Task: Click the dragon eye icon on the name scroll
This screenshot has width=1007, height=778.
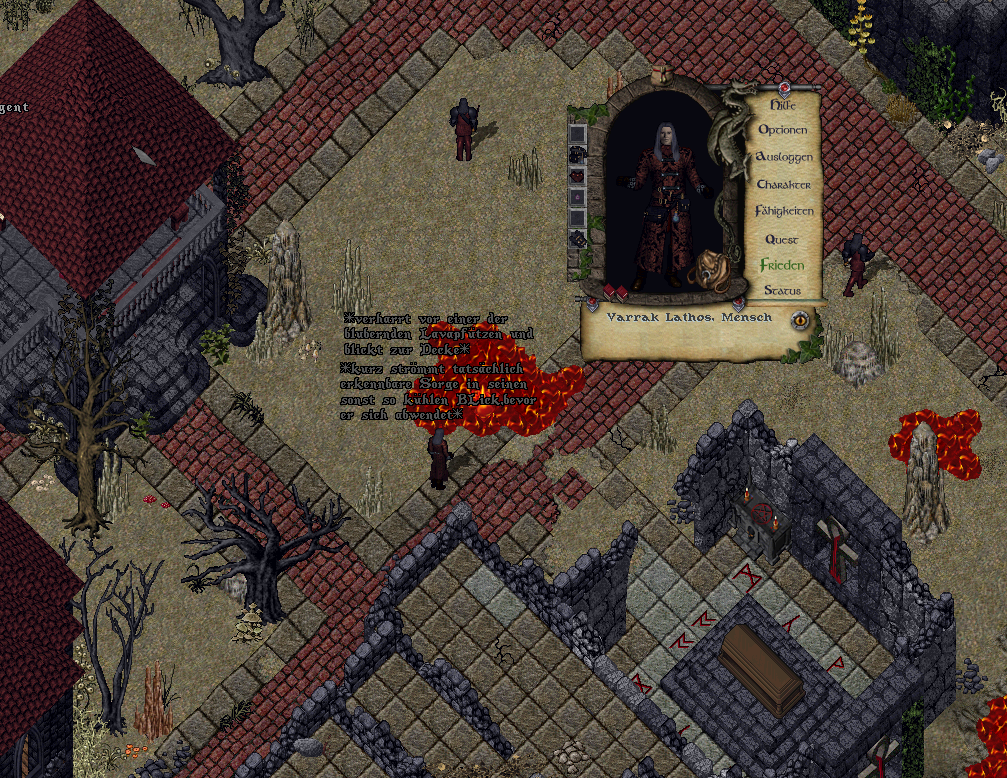Action: click(x=800, y=320)
